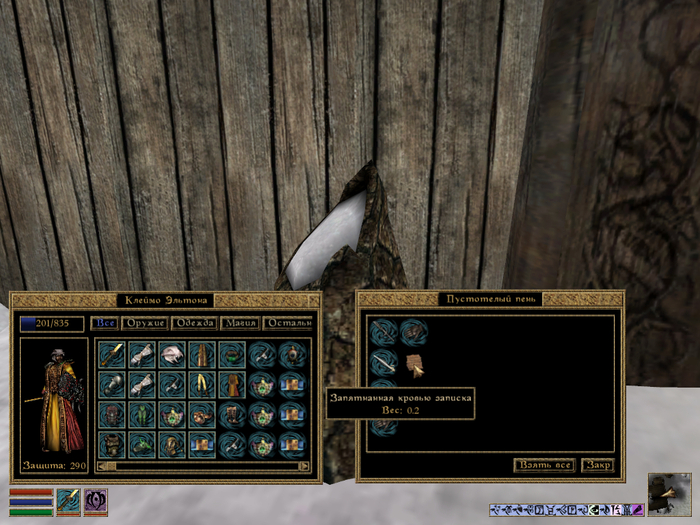Show all items with the Все tab
This screenshot has width=700, height=525.
pos(104,323)
